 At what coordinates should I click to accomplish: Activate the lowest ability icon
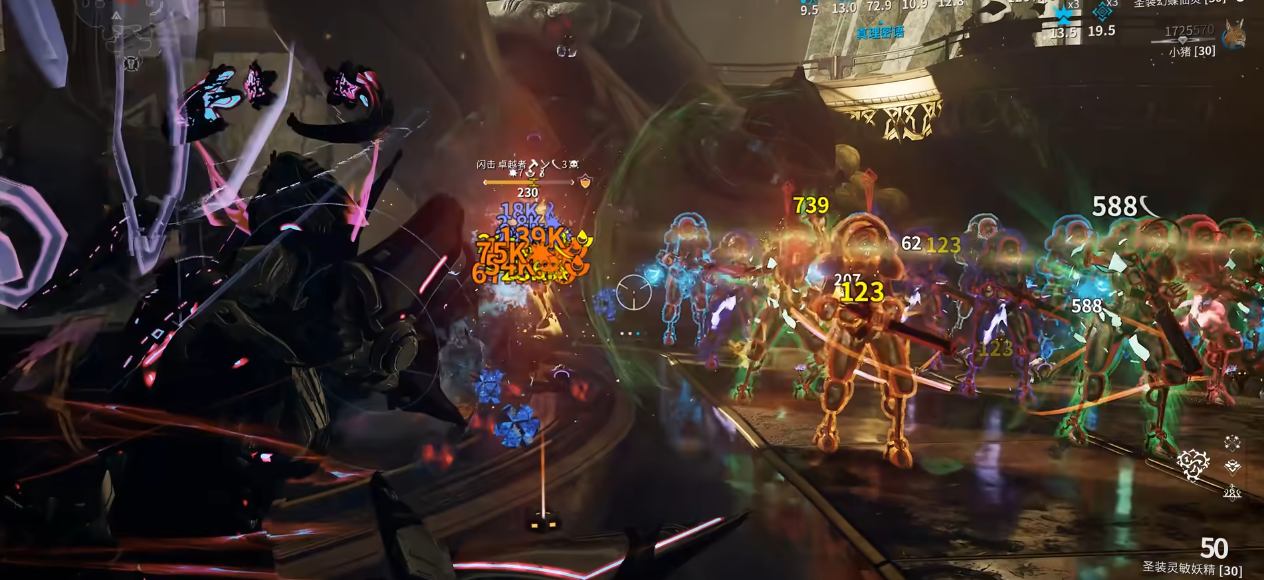(1232, 491)
